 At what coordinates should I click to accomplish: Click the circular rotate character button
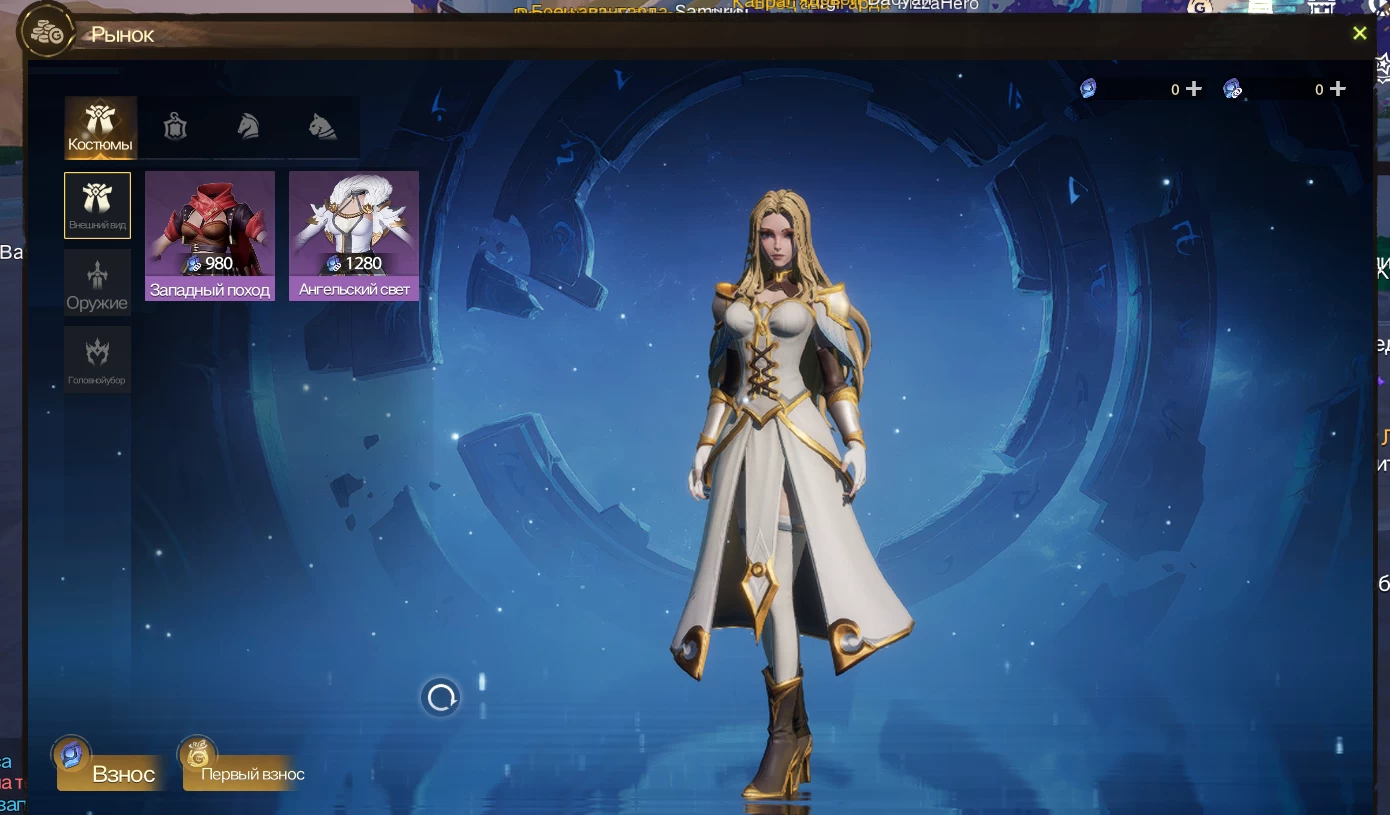point(441,697)
